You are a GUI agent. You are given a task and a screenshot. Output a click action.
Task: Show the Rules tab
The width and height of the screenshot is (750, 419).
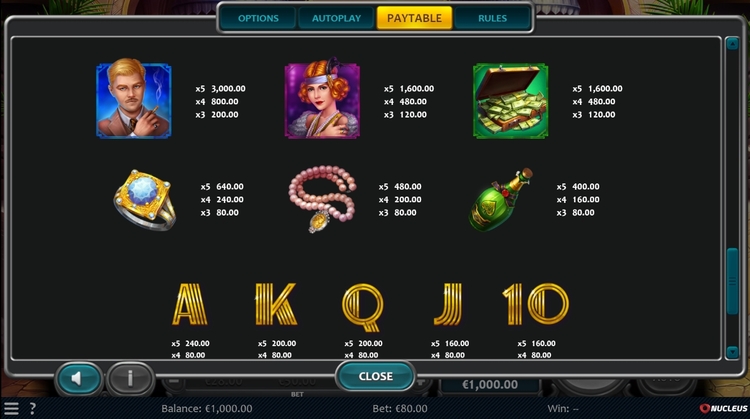pyautogui.click(x=492, y=18)
